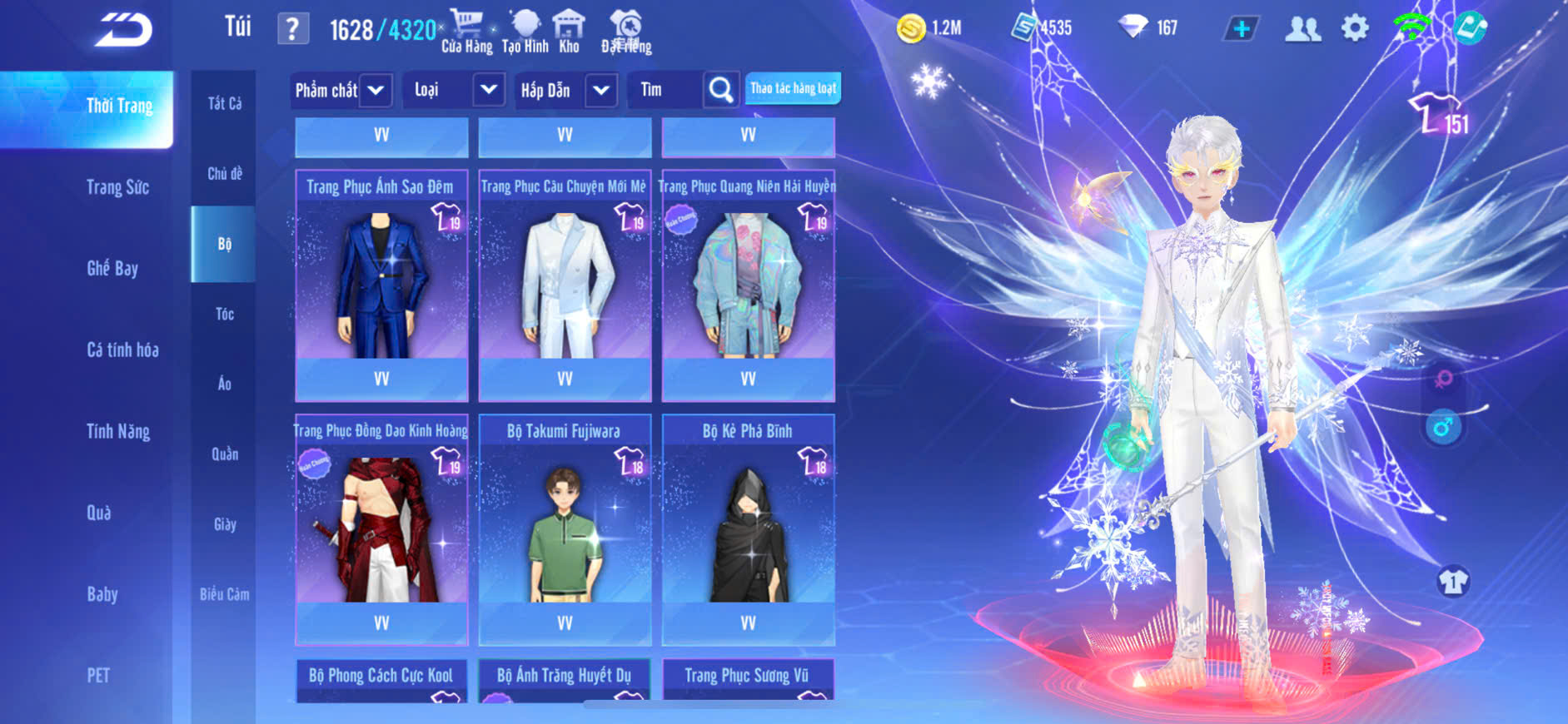Choose the Tóc sub-category
Screen dimensions: 1568x724
pos(224,314)
